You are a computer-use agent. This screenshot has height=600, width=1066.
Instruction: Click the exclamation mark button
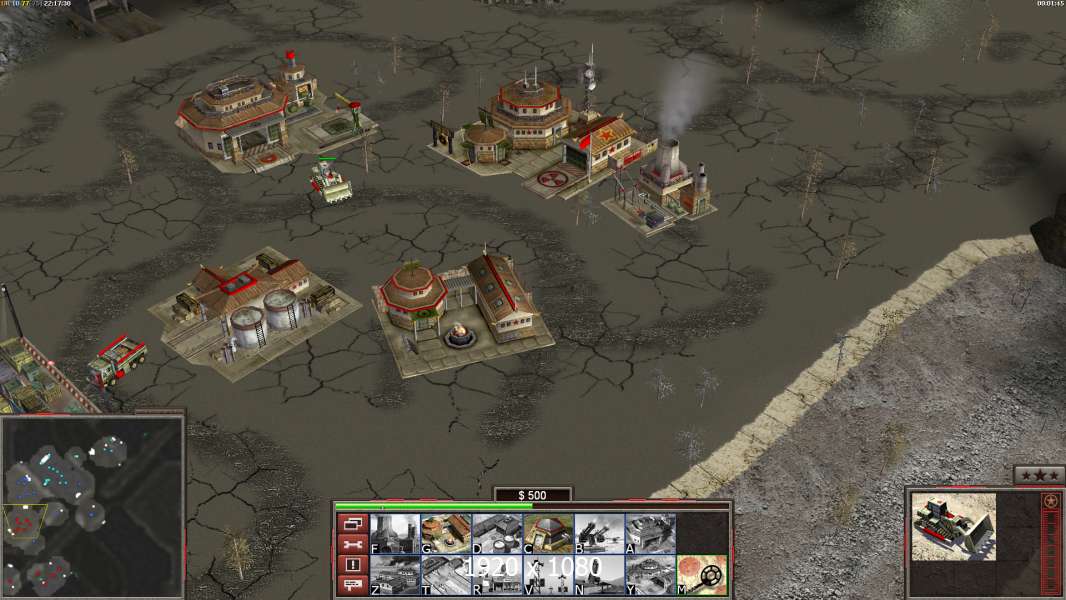pyautogui.click(x=352, y=565)
